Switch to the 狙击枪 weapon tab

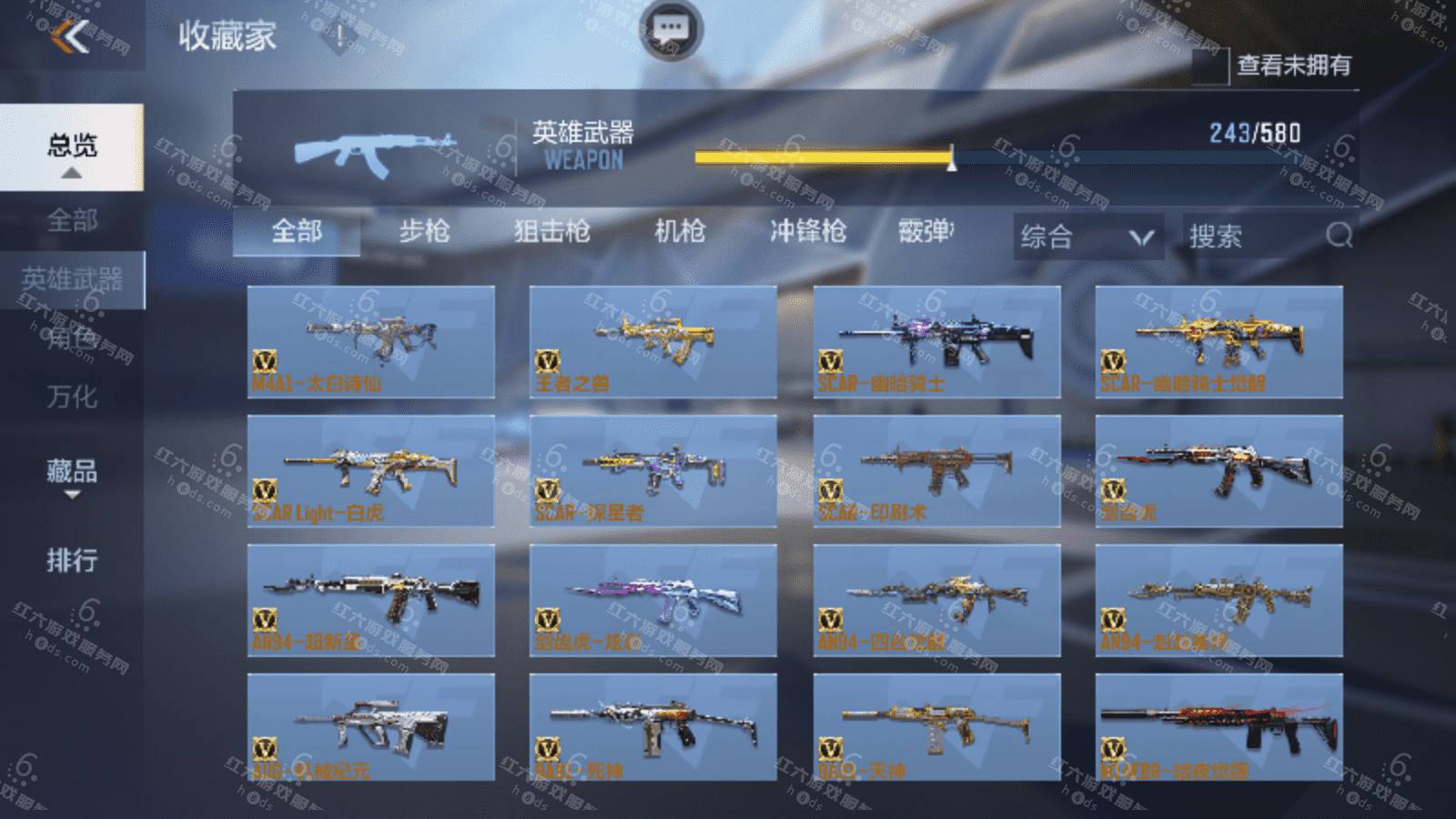(x=551, y=232)
